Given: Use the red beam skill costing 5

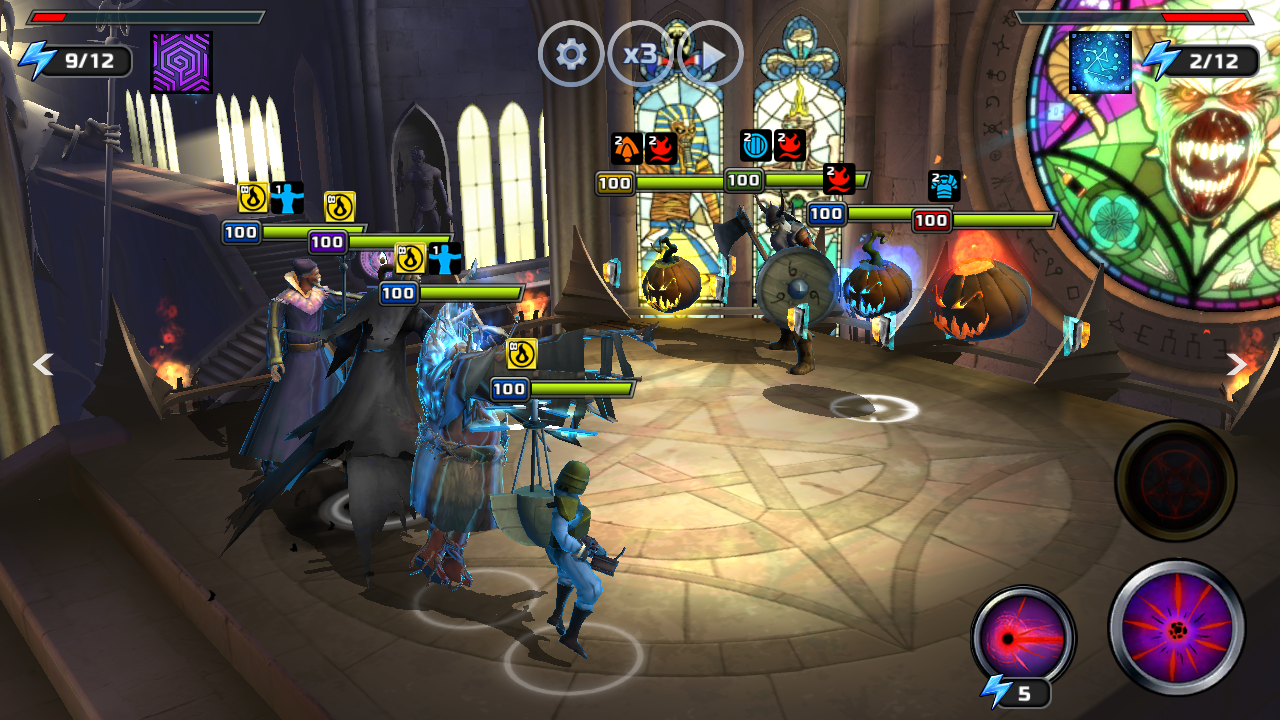Looking at the screenshot, I should [1023, 637].
